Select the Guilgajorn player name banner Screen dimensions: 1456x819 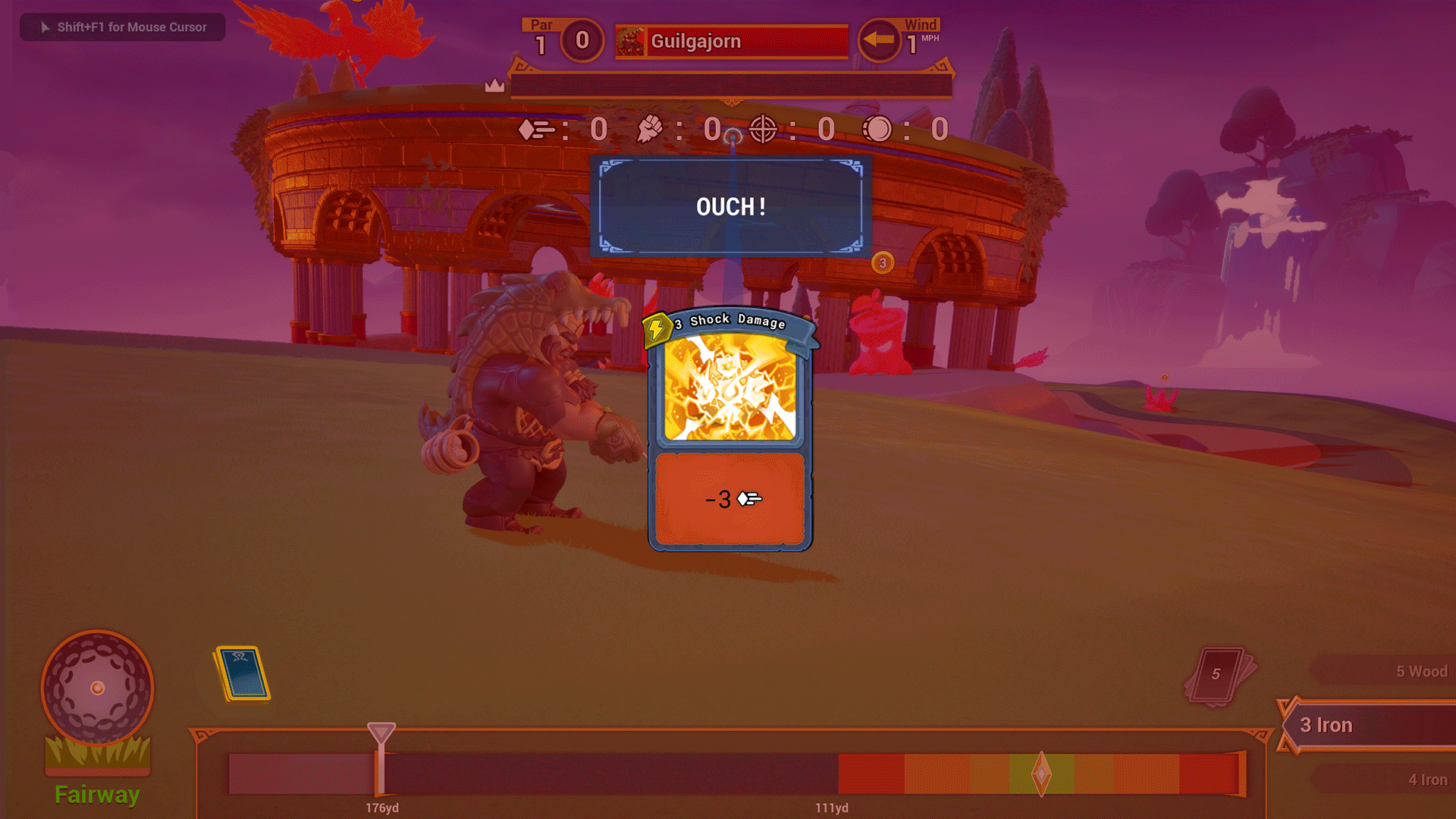[x=732, y=42]
